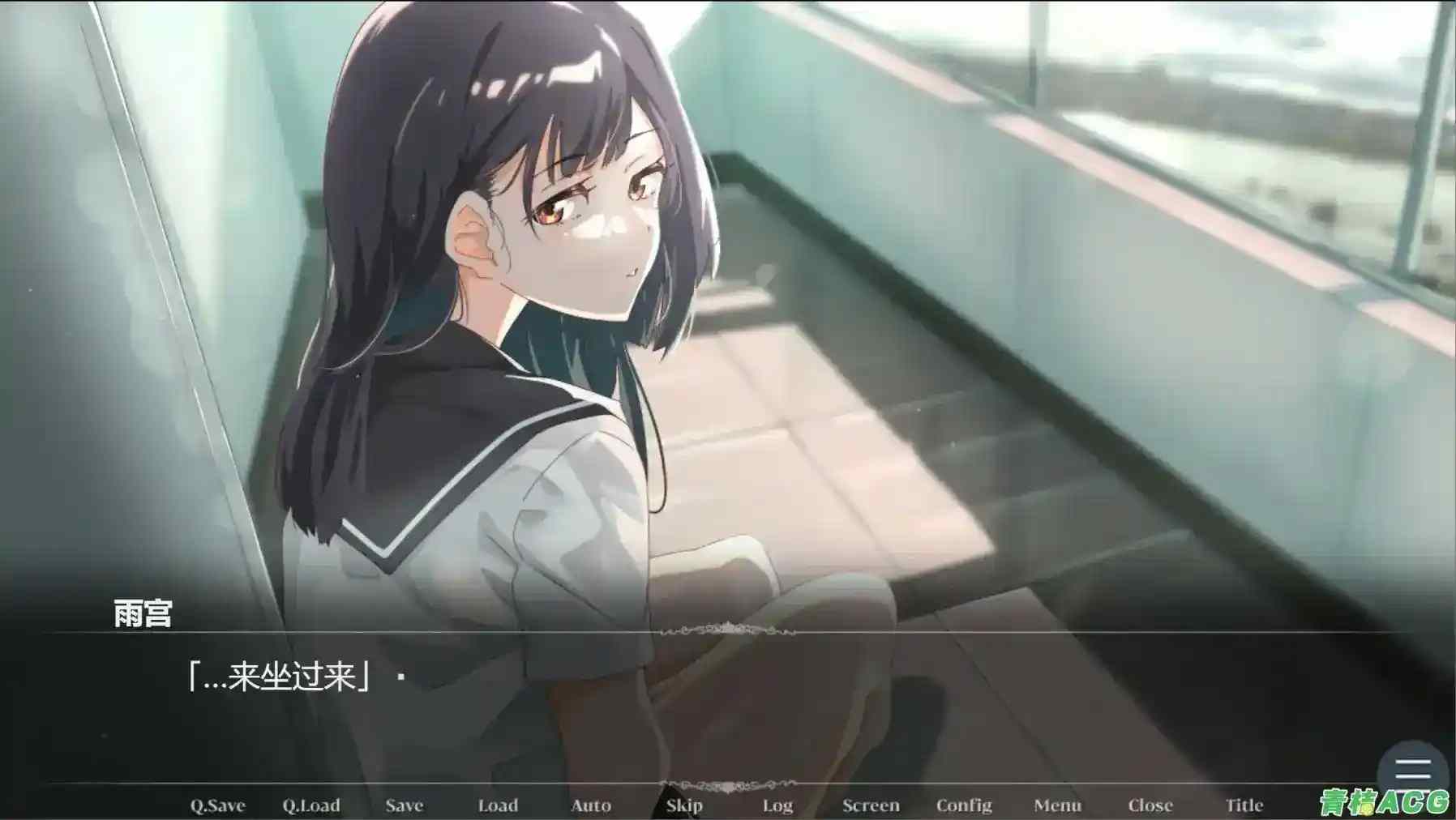Open the quick save with Q.Save
This screenshot has height=820, width=1456.
[216, 805]
